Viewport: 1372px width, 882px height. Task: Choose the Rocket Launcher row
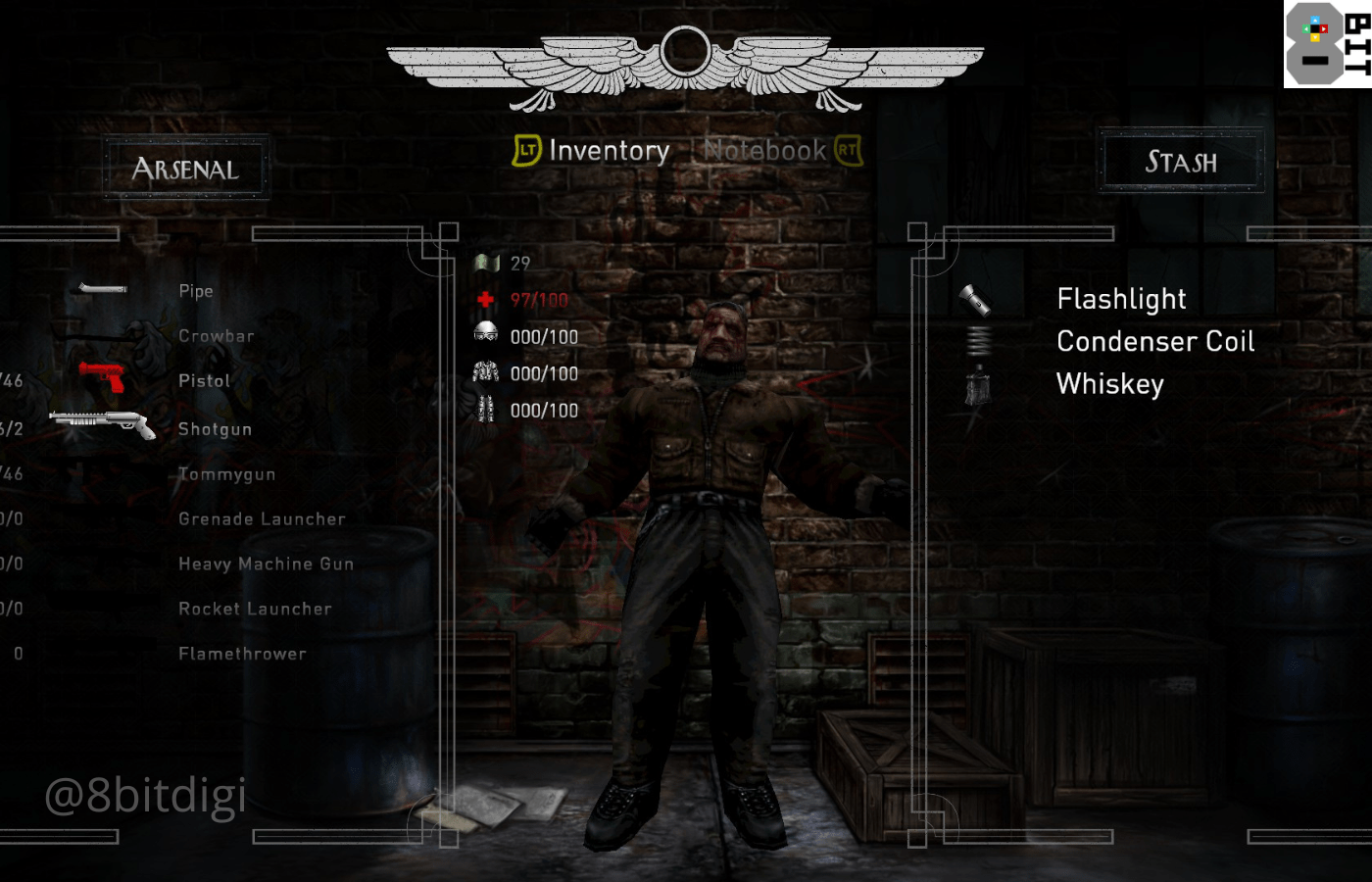pos(255,610)
